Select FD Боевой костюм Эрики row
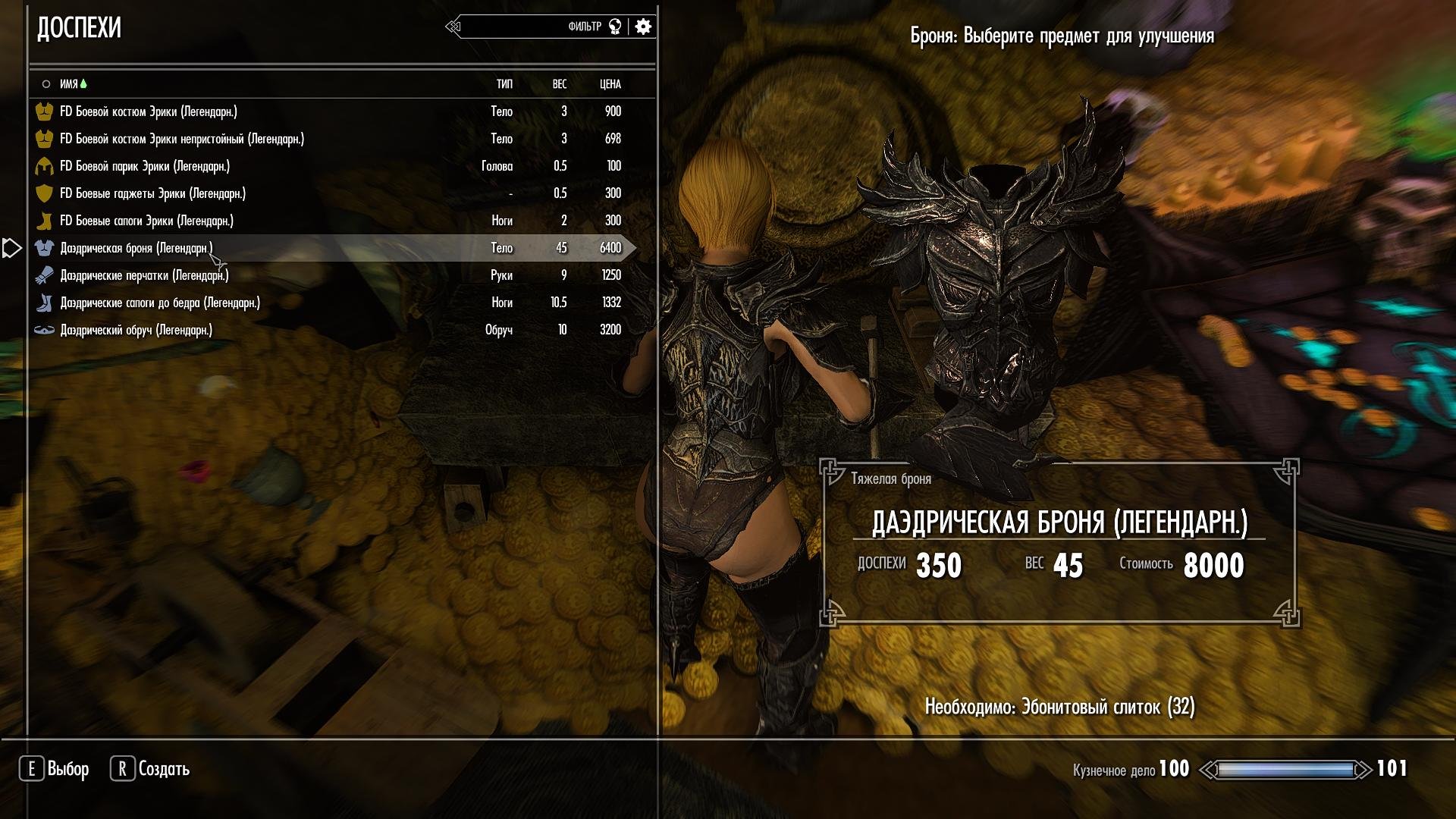 [149, 111]
